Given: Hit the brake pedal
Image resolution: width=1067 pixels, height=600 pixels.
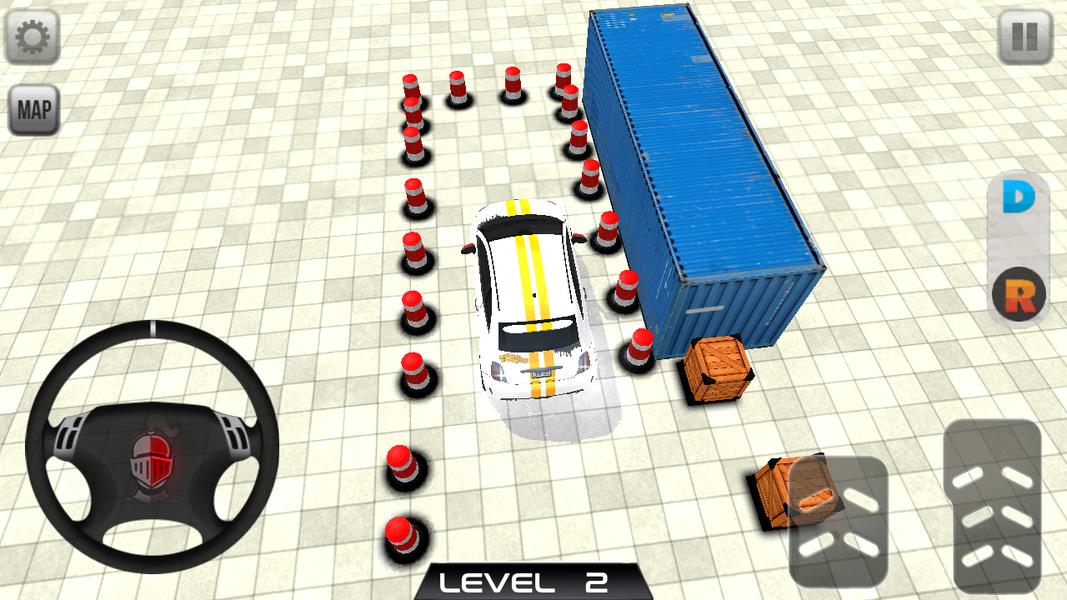Looking at the screenshot, I should coord(838,520).
